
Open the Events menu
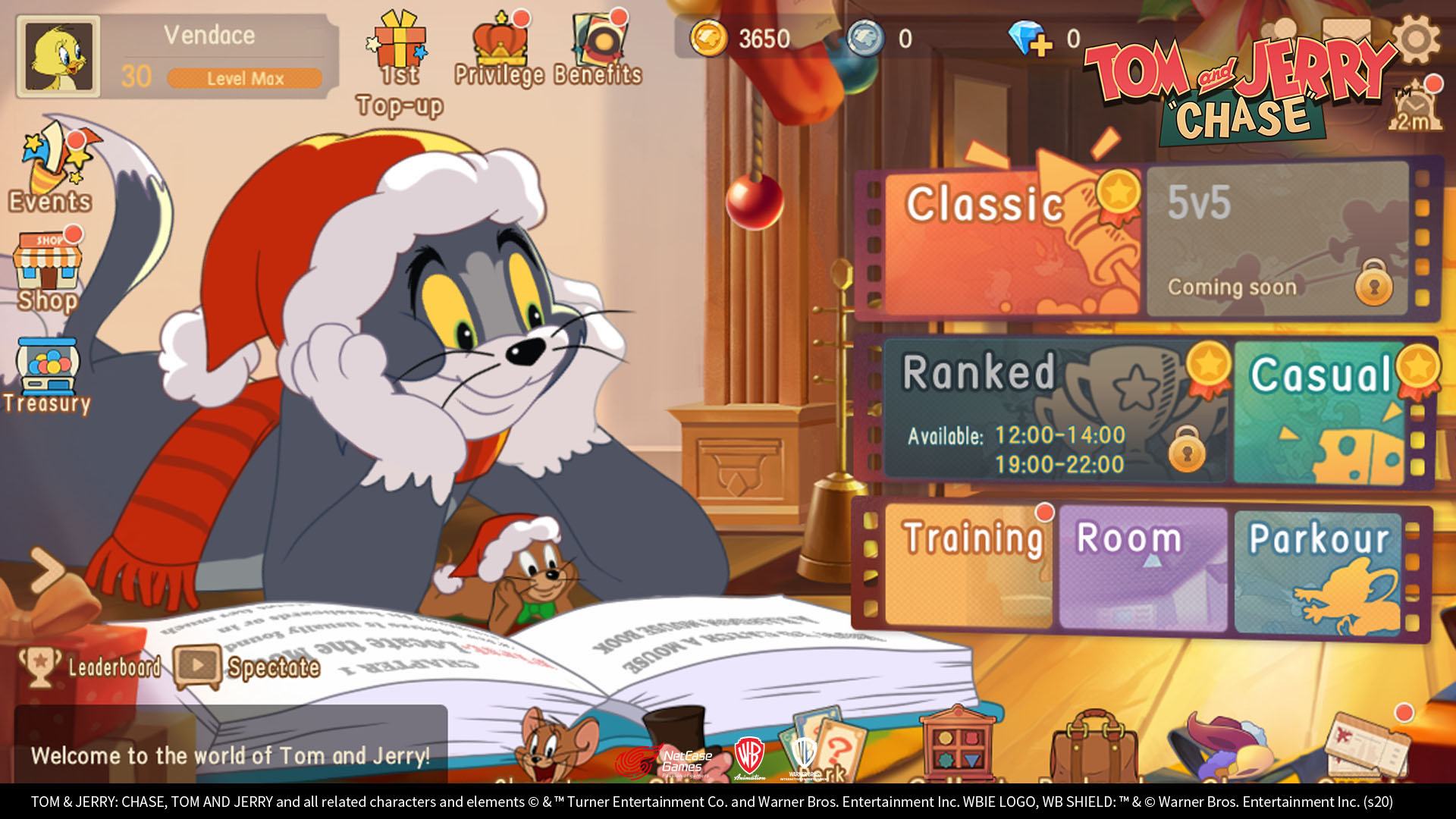point(52,168)
